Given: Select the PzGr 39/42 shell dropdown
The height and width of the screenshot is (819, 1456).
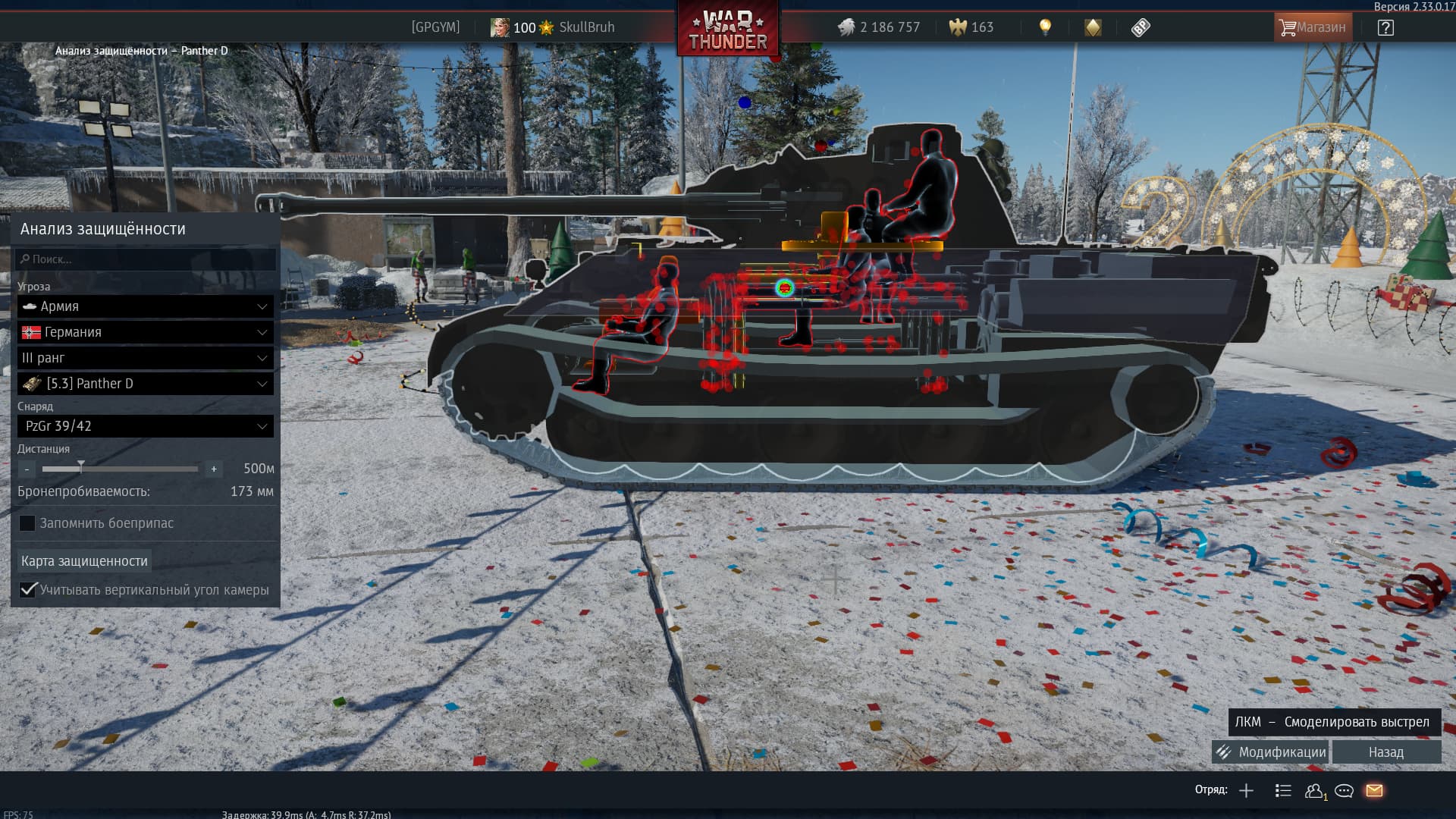Looking at the screenshot, I should coord(146,426).
